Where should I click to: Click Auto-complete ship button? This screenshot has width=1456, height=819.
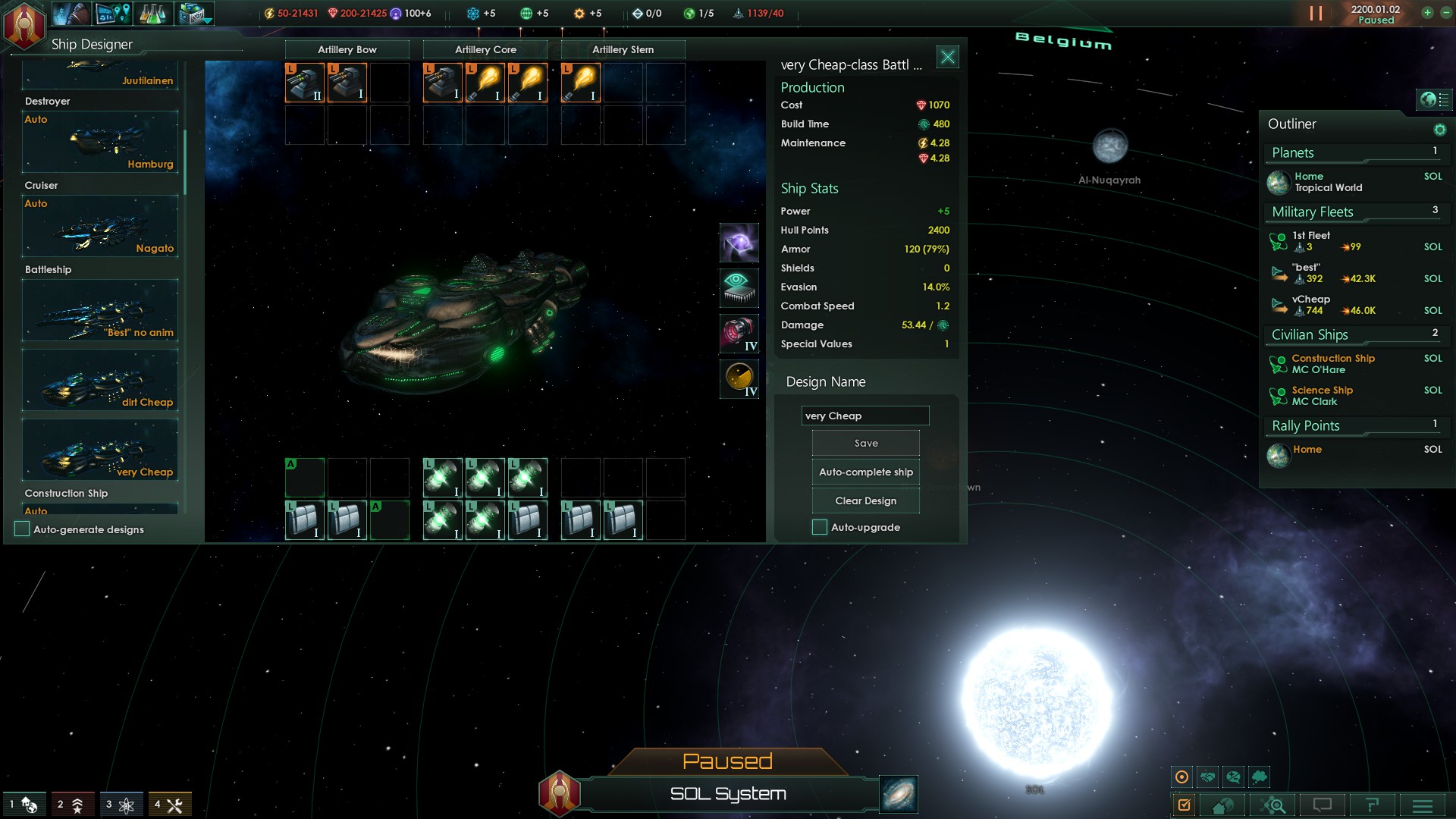[865, 472]
